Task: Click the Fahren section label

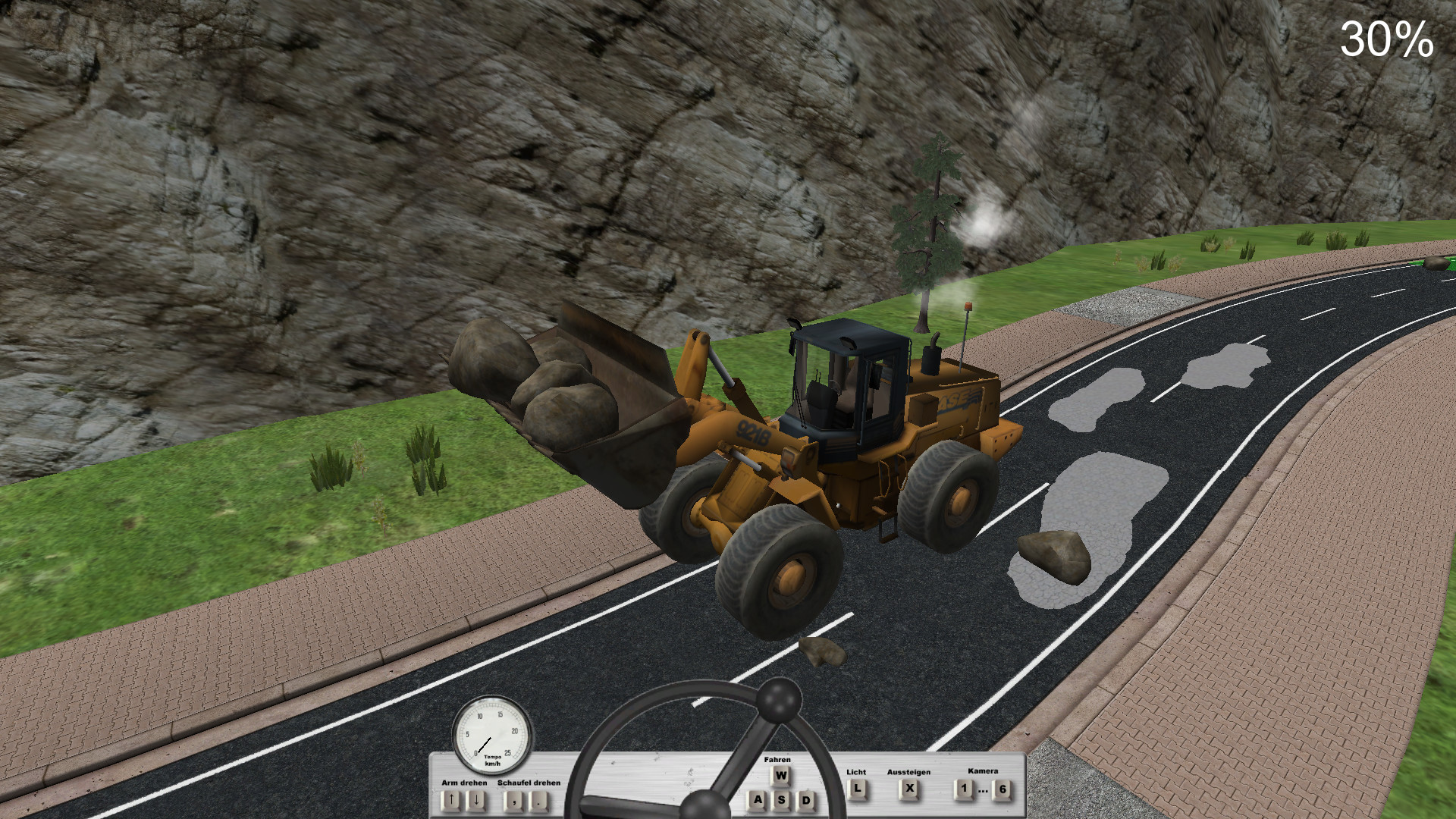Action: click(x=778, y=759)
